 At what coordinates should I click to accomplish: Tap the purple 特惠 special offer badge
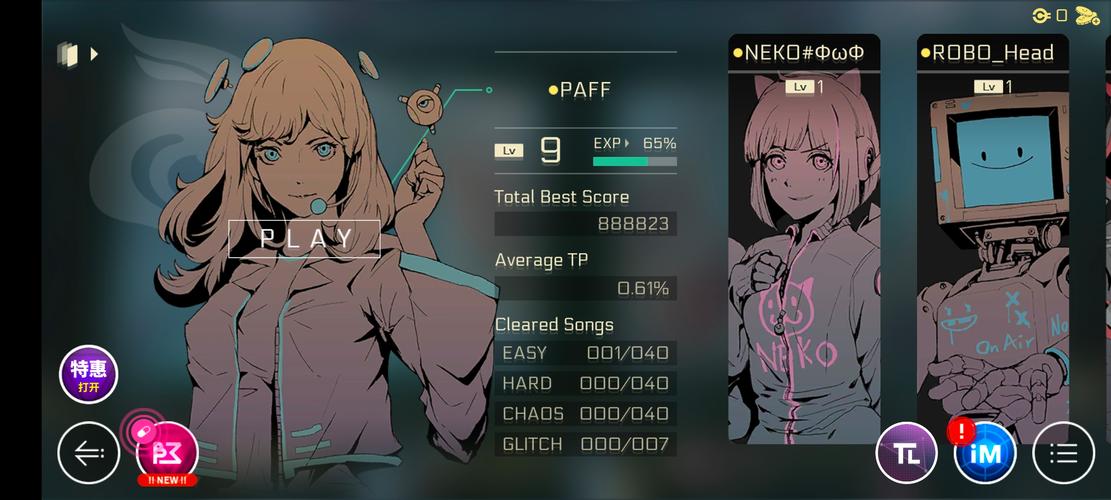(89, 374)
